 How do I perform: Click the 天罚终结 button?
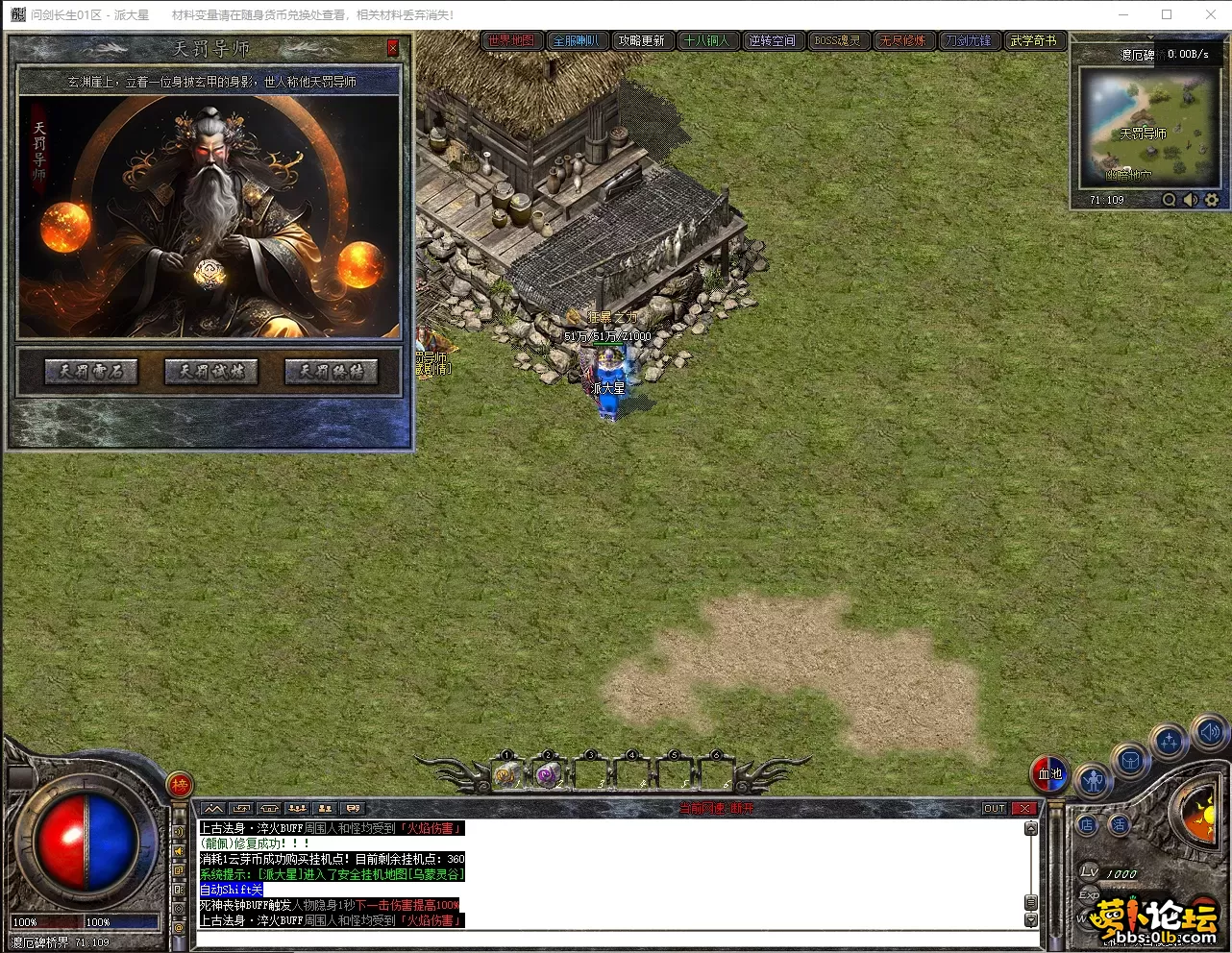[x=332, y=372]
